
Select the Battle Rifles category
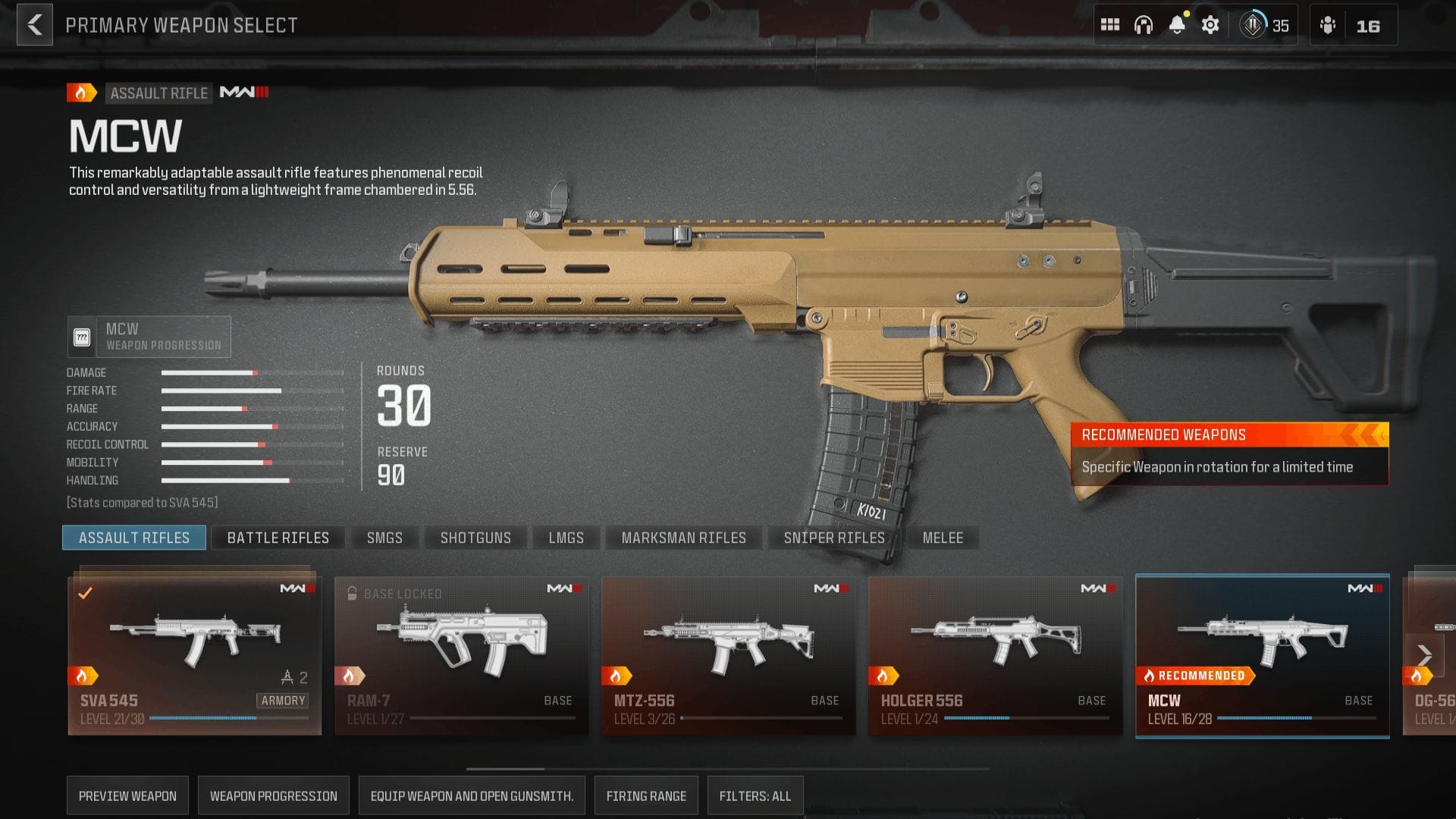[278, 537]
